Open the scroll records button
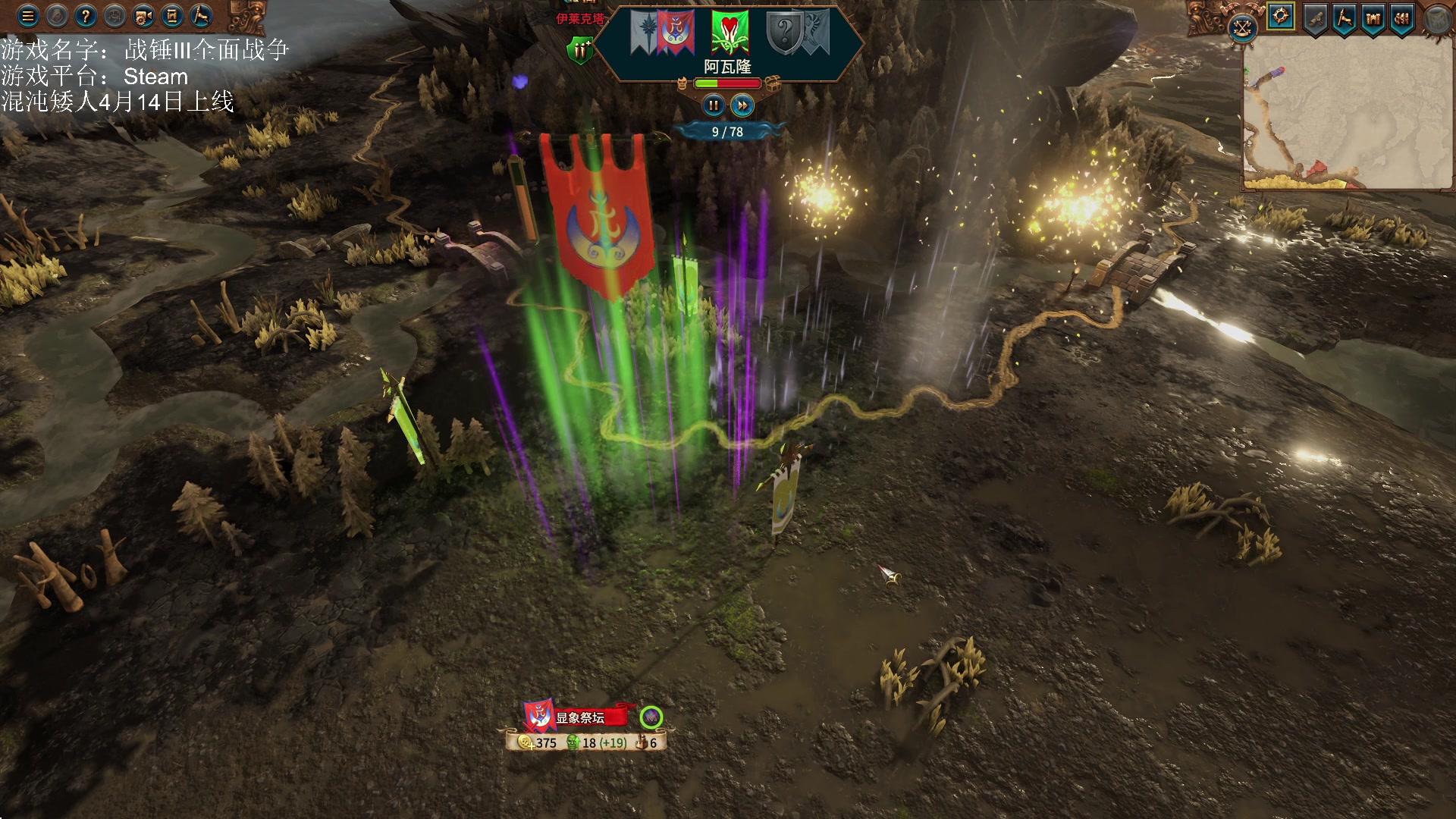Viewport: 1456px width, 819px height. click(x=172, y=16)
